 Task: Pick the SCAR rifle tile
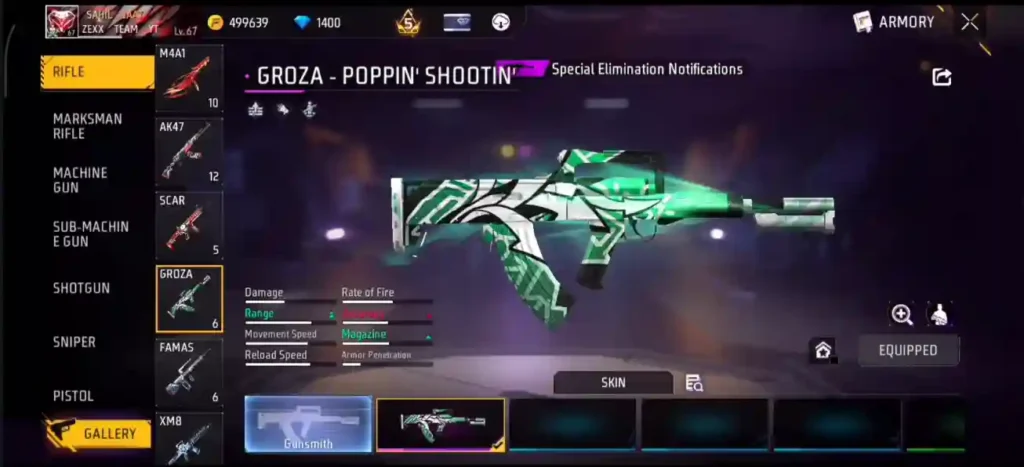click(189, 225)
